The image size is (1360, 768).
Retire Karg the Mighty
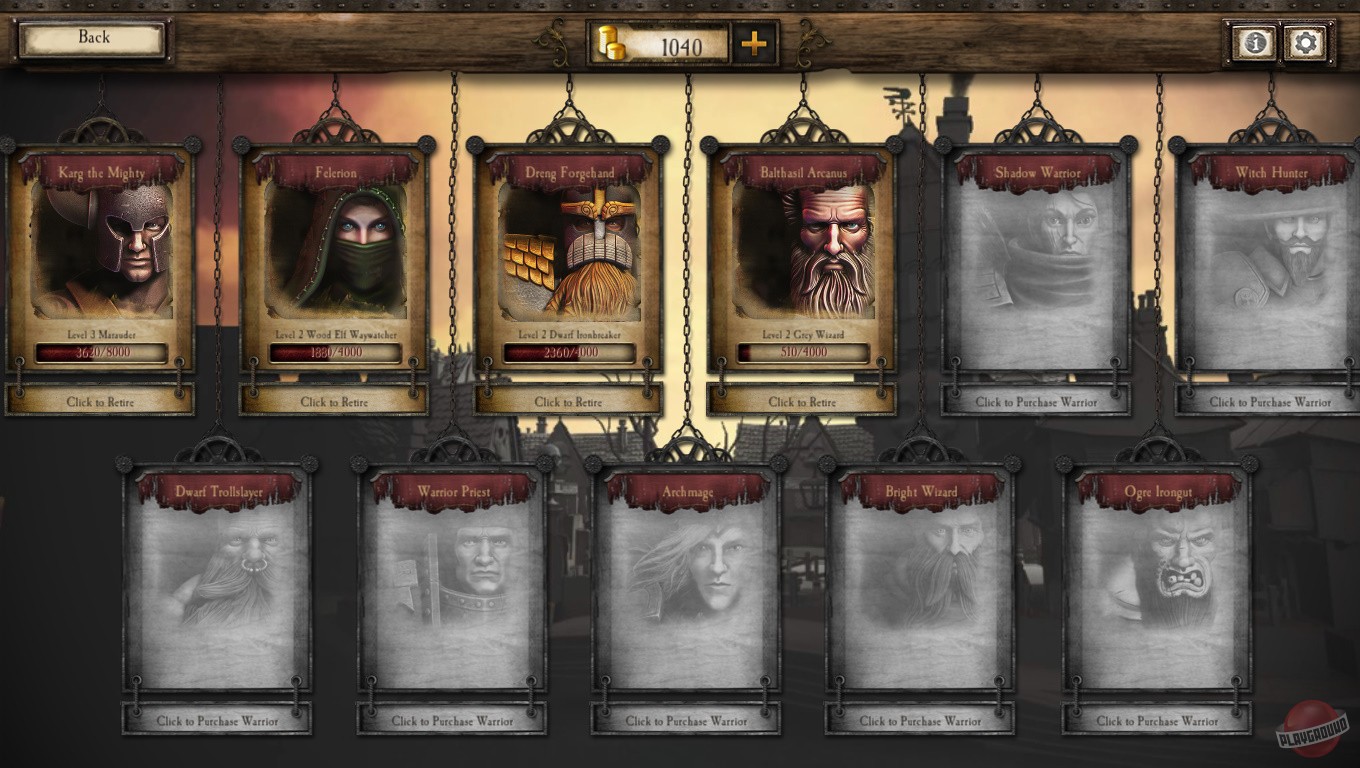(x=100, y=401)
